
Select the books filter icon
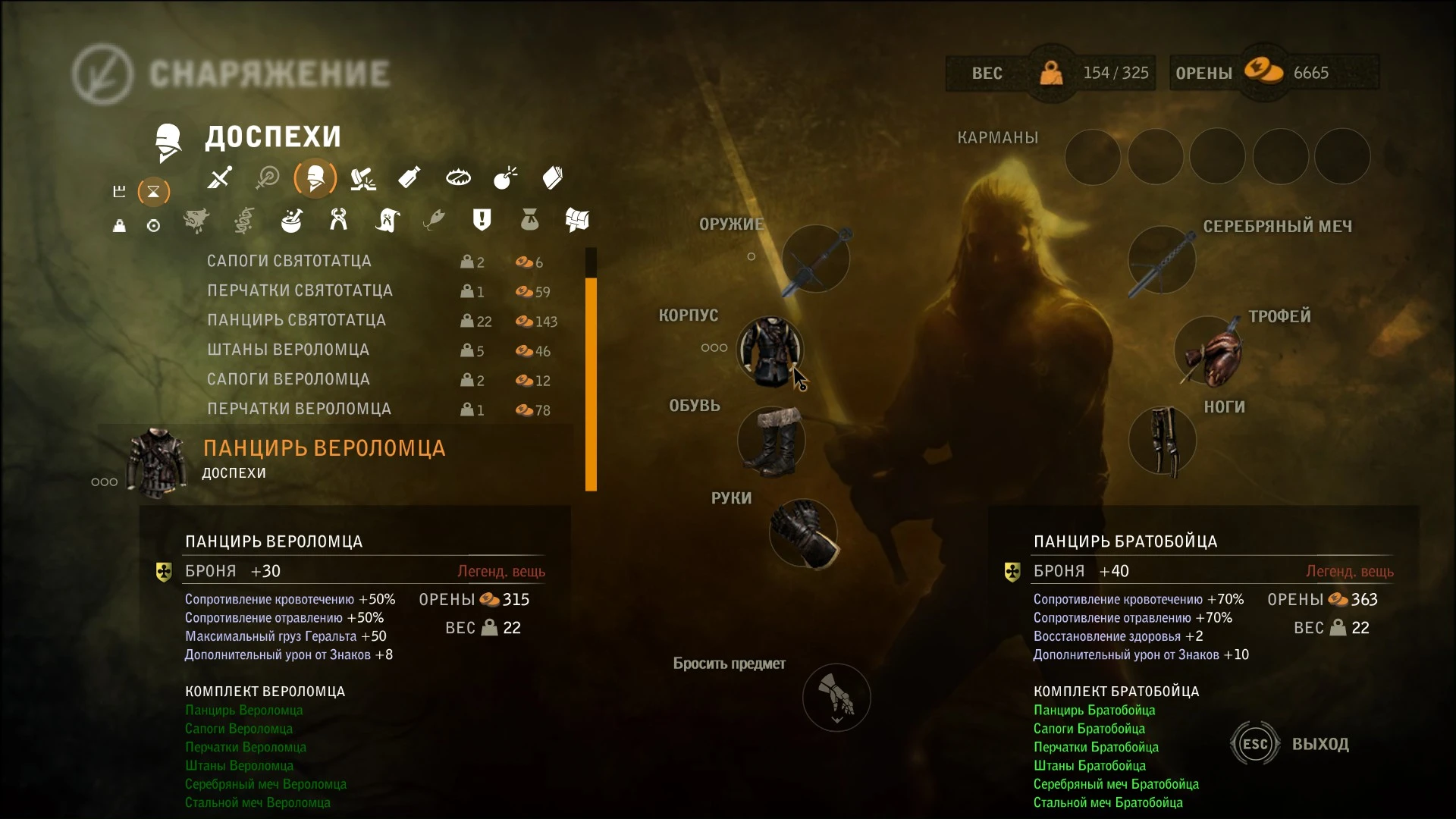(x=552, y=177)
